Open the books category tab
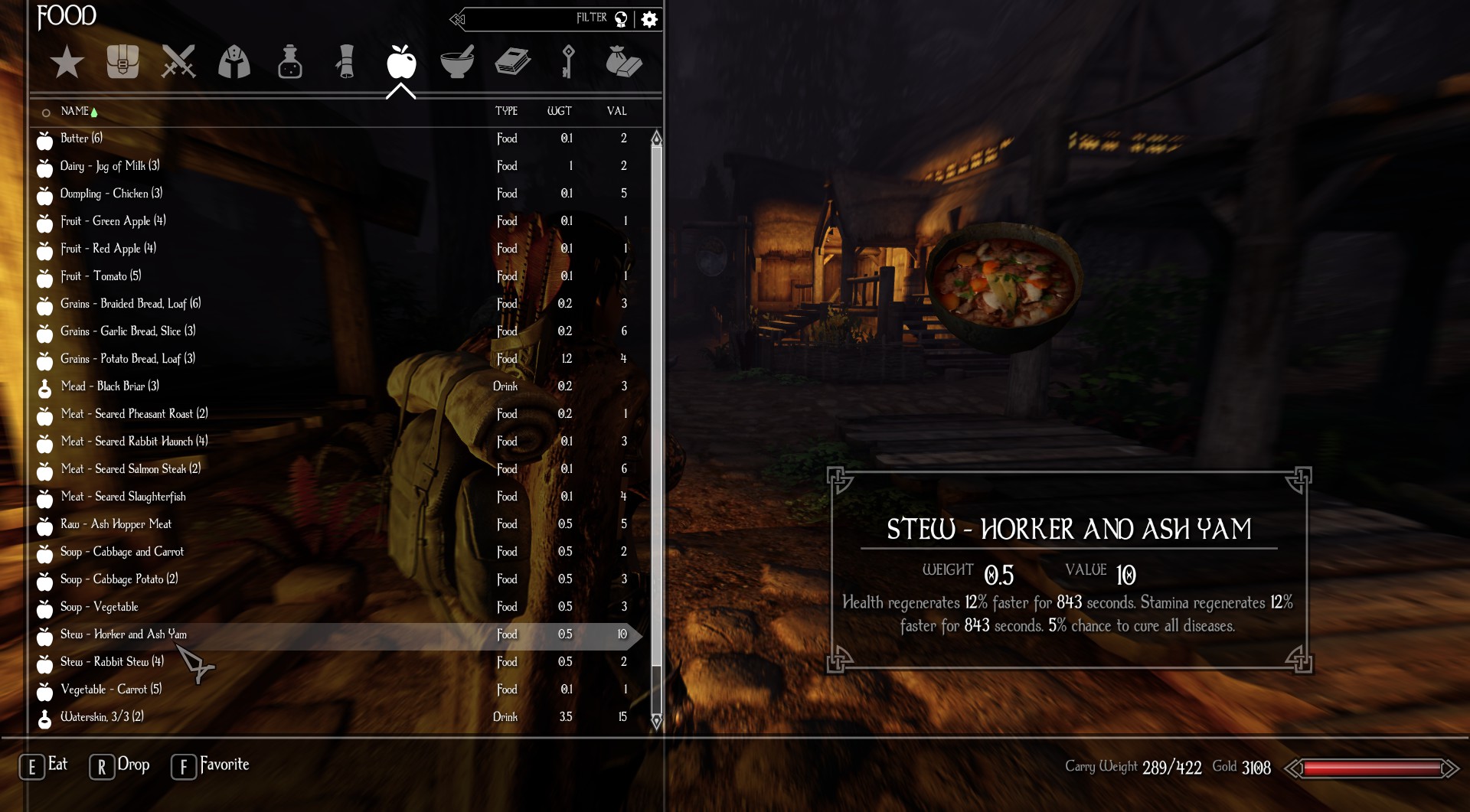 pos(512,62)
